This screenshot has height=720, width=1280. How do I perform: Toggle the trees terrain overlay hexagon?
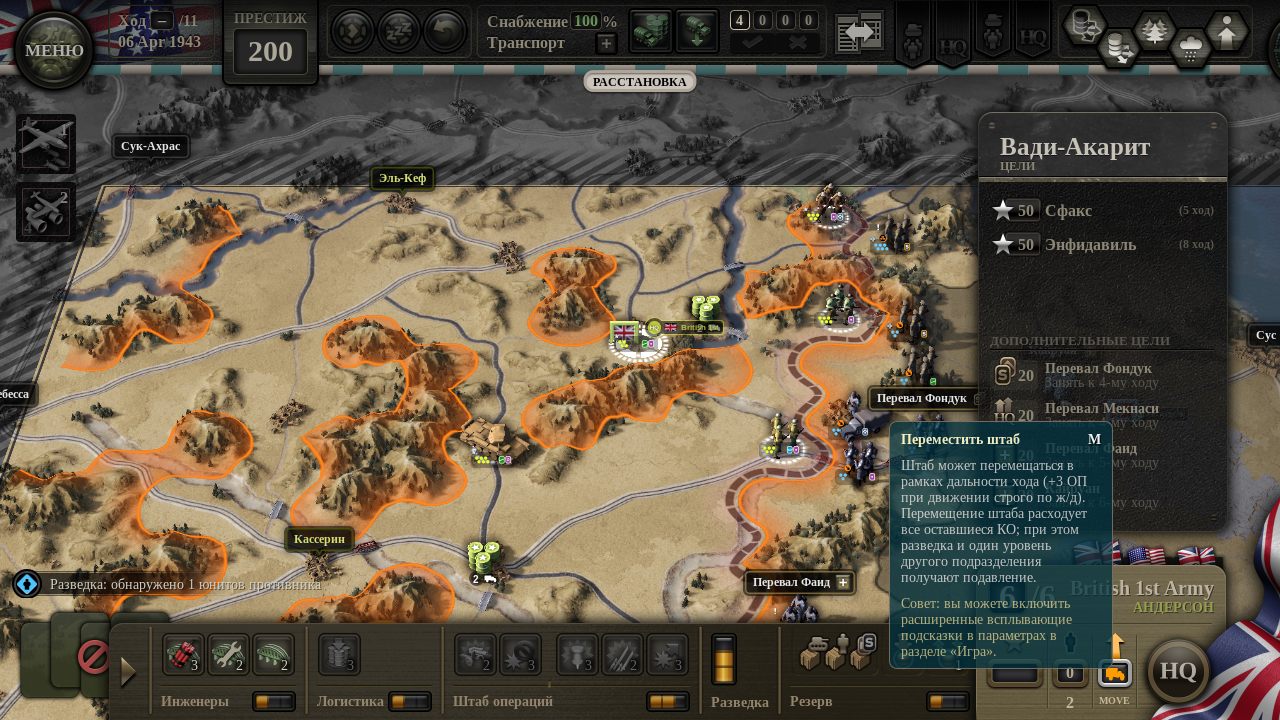[1154, 30]
